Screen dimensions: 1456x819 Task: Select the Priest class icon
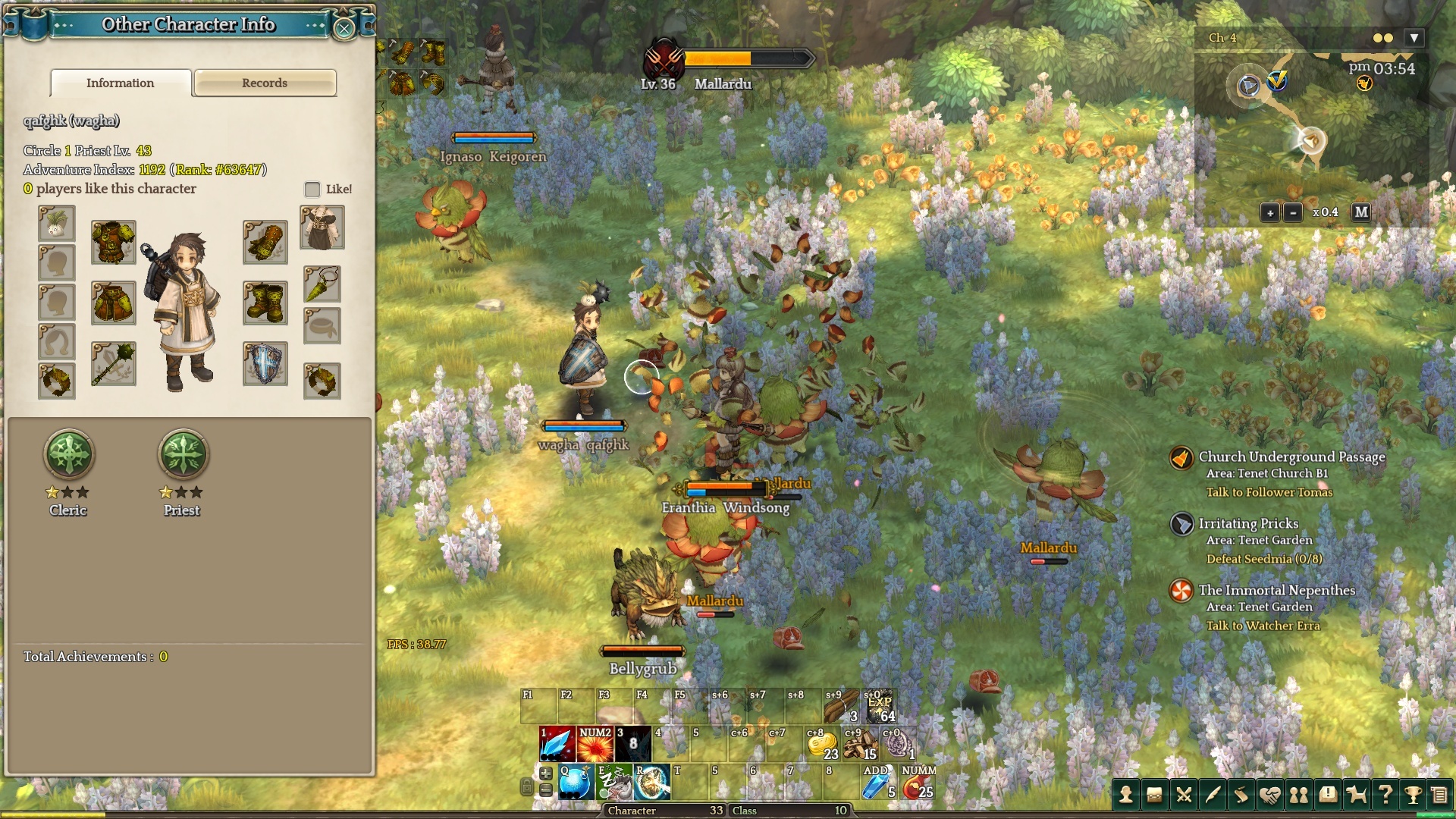click(x=182, y=455)
